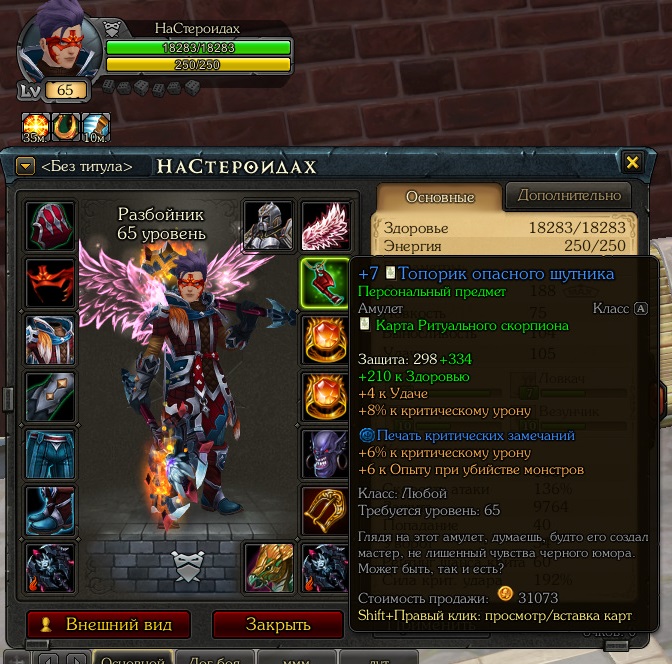Select the boots equipment slot
Screen dimensions: 672x664
[50, 512]
